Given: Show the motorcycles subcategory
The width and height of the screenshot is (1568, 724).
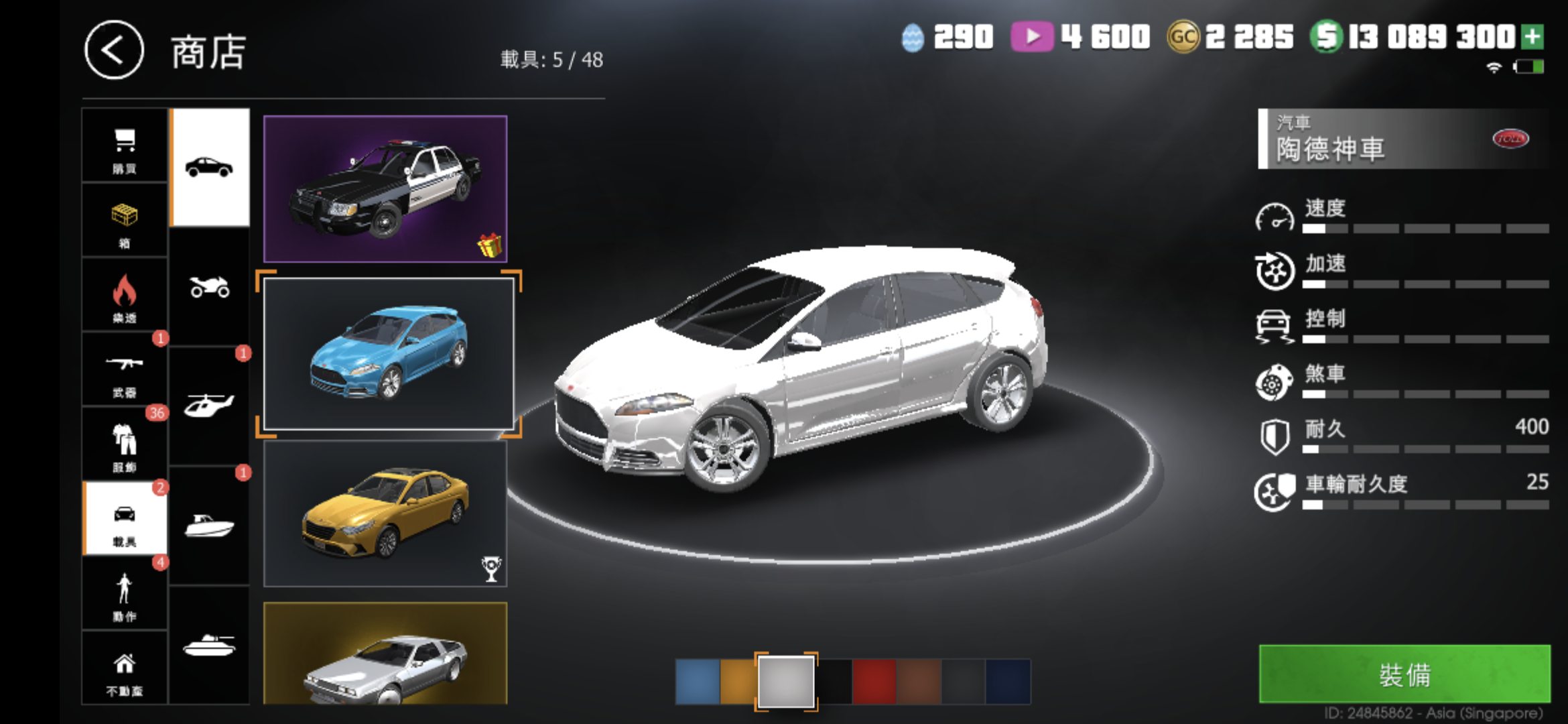Looking at the screenshot, I should point(209,287).
